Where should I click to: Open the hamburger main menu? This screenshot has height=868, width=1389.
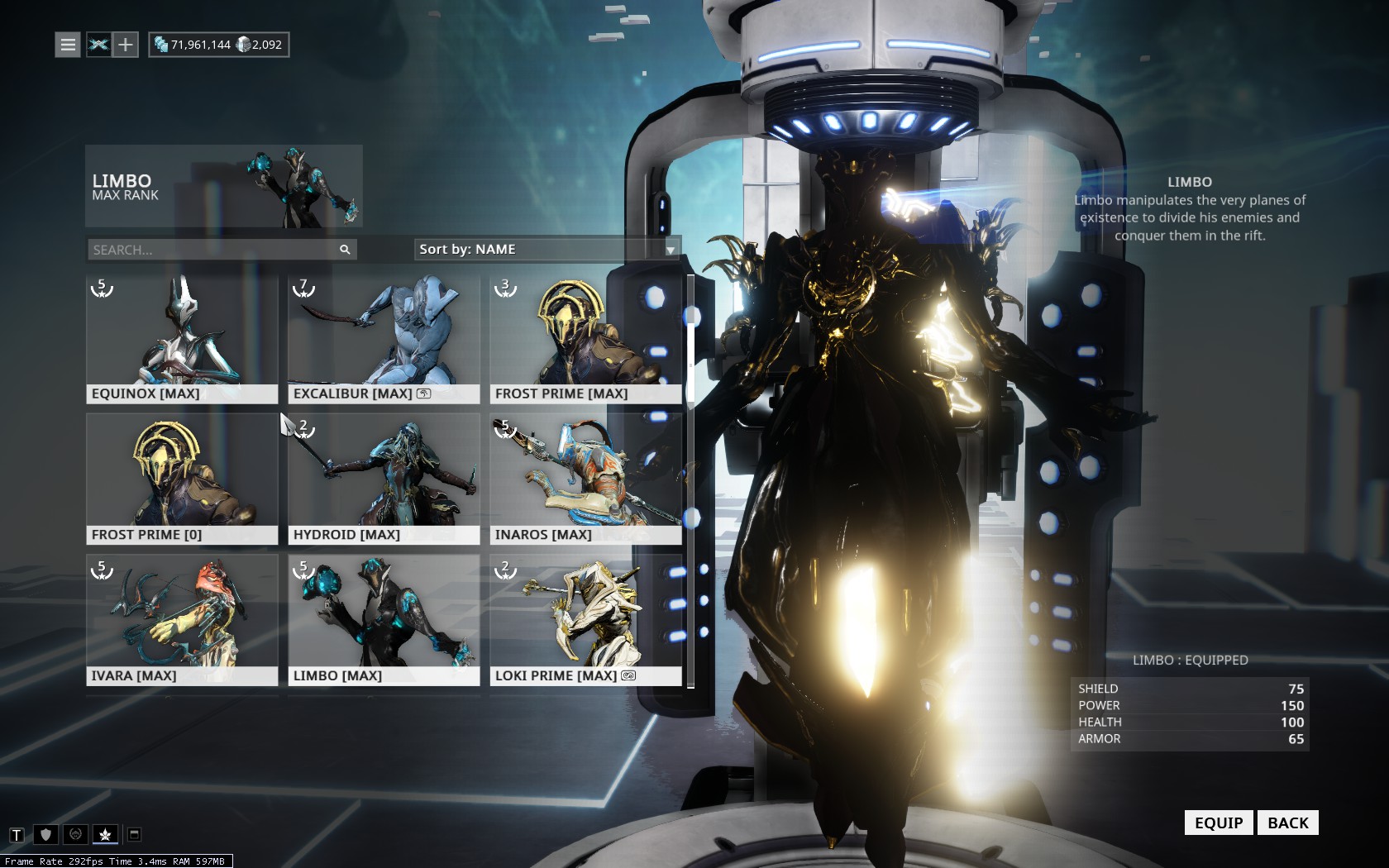tap(68, 45)
